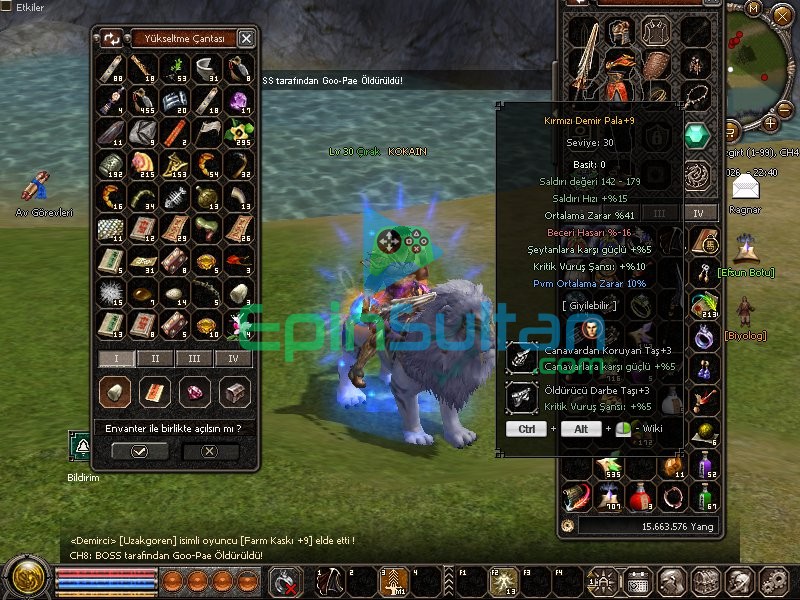Click the refresh arrows icon on upgrade bag

[x=110, y=39]
